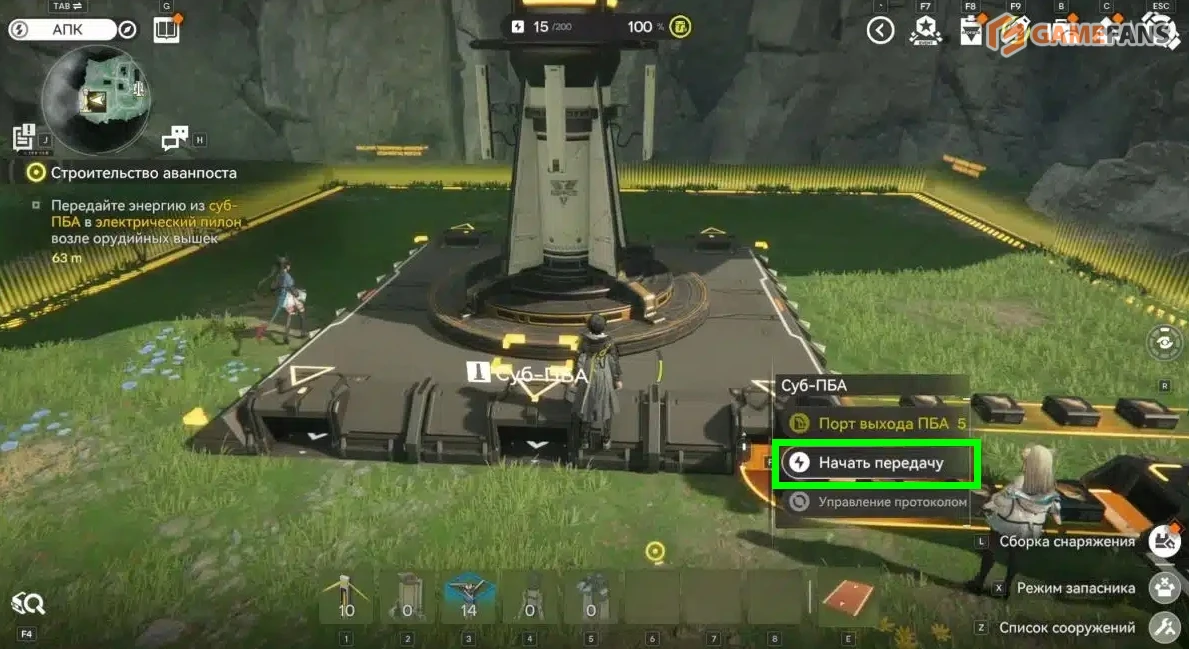Open the event star badge icon

pyautogui.click(x=924, y=31)
